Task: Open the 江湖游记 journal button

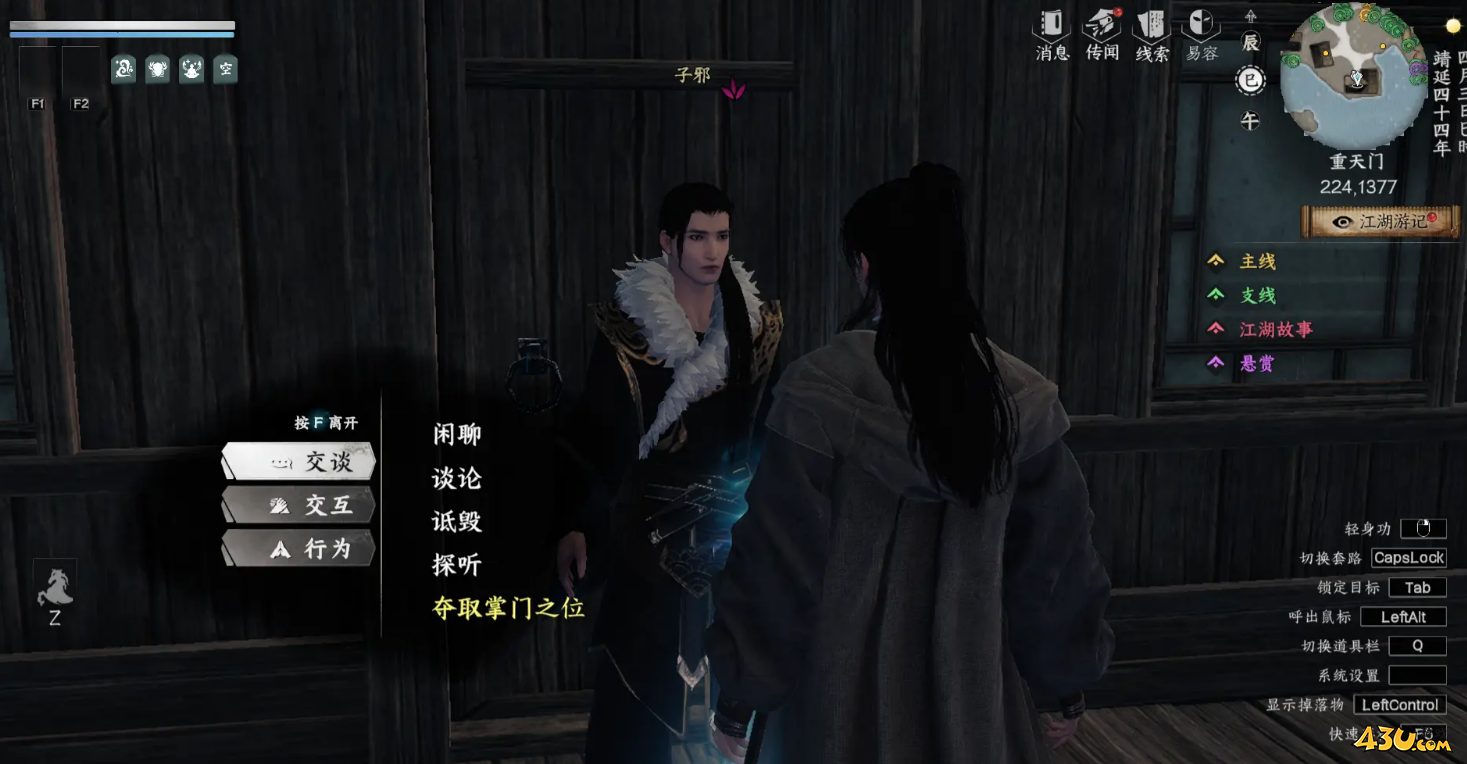Action: pos(1380,222)
